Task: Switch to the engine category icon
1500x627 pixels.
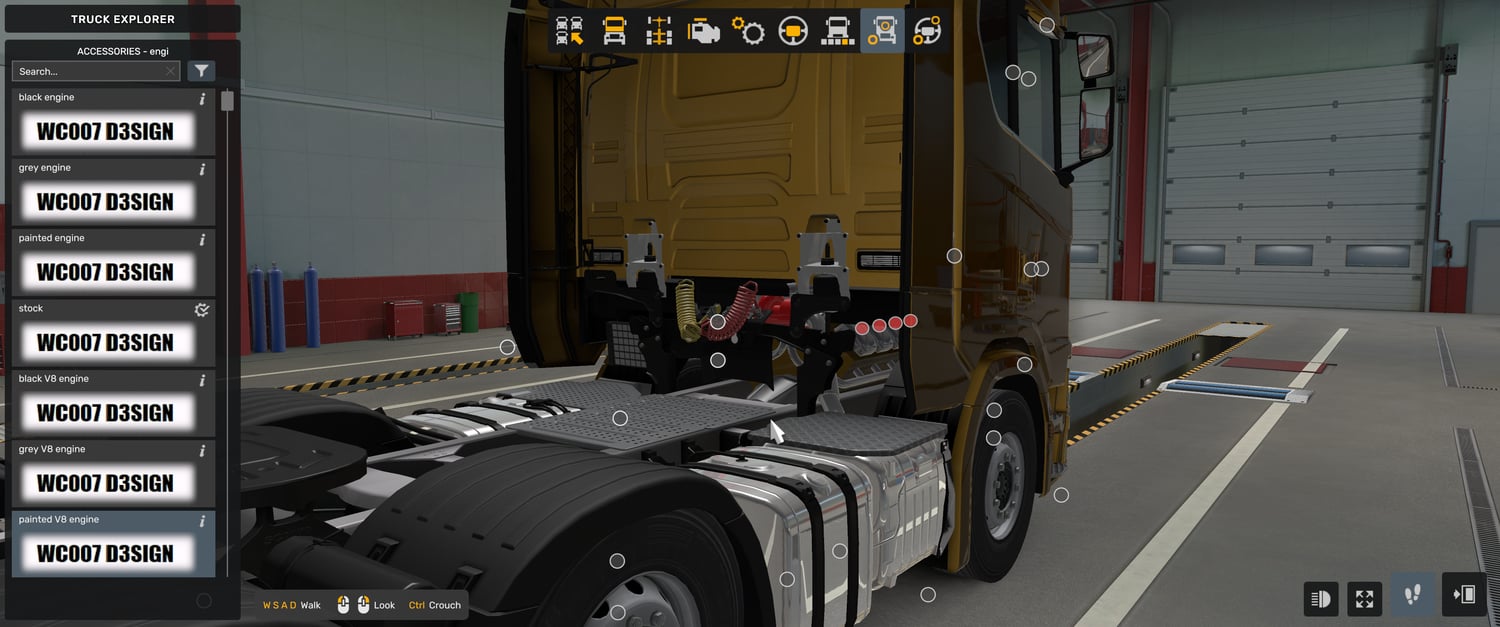Action: [x=704, y=32]
